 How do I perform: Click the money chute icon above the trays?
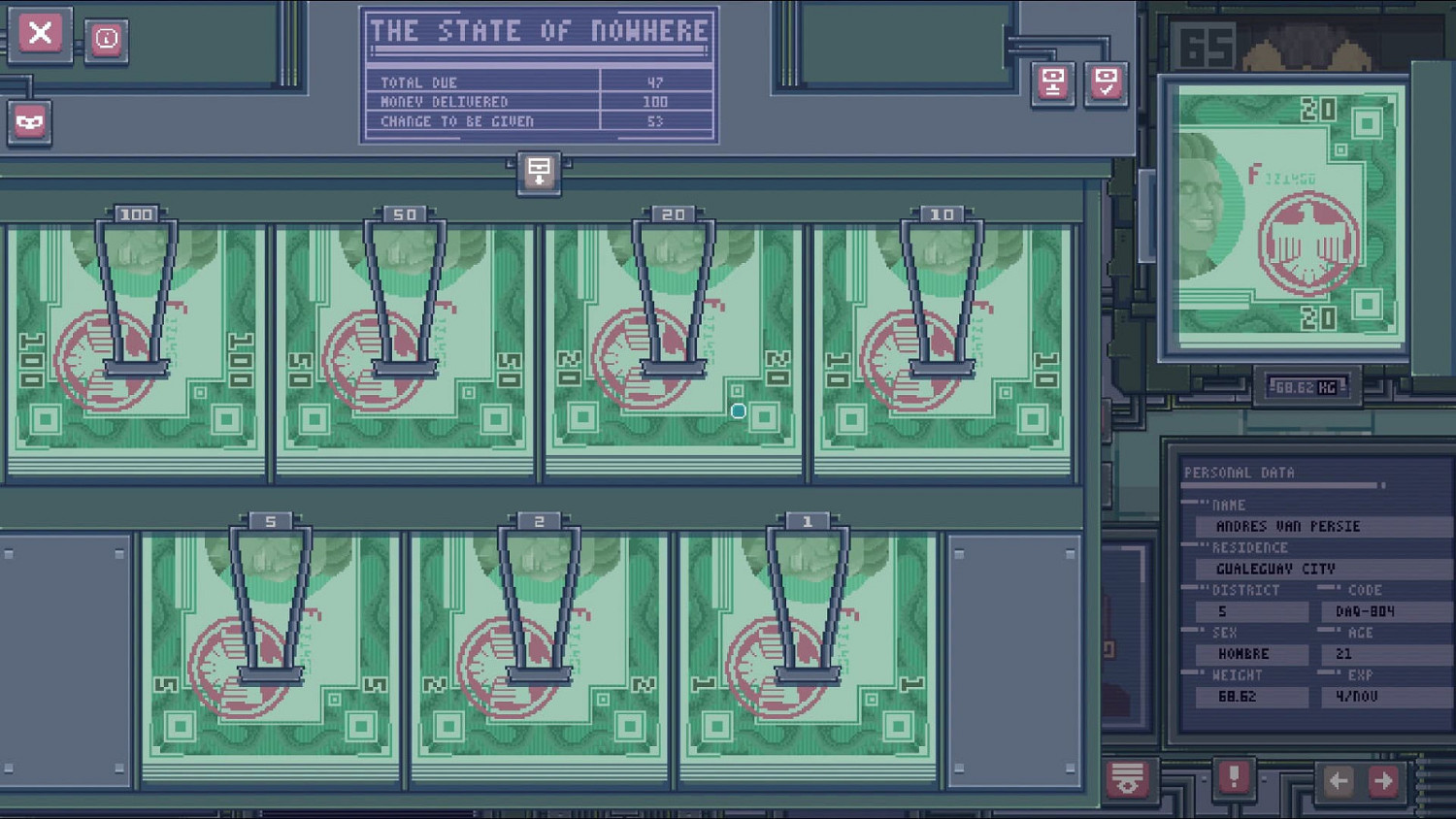pyautogui.click(x=537, y=175)
